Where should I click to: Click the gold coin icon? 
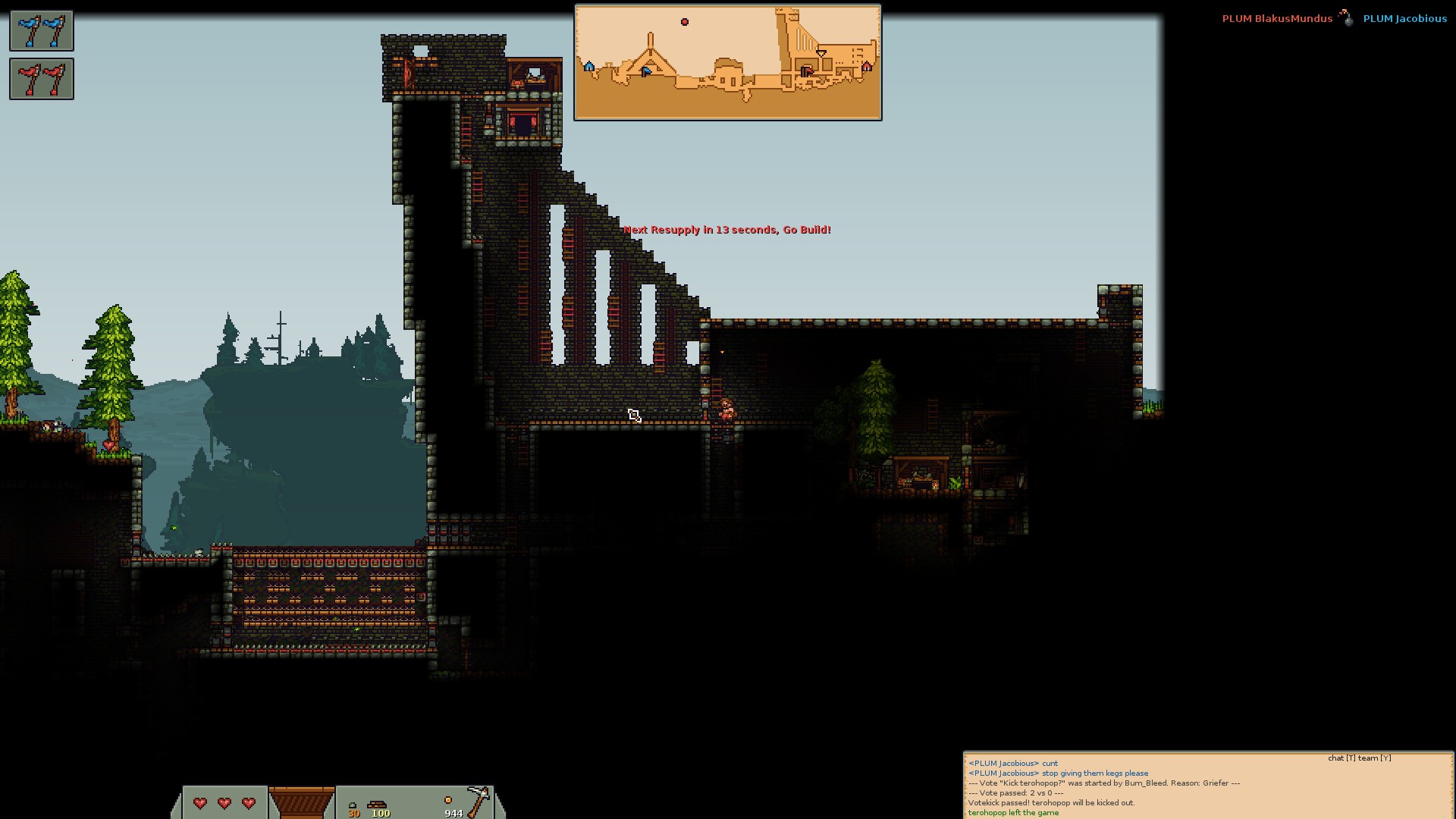tap(448, 800)
